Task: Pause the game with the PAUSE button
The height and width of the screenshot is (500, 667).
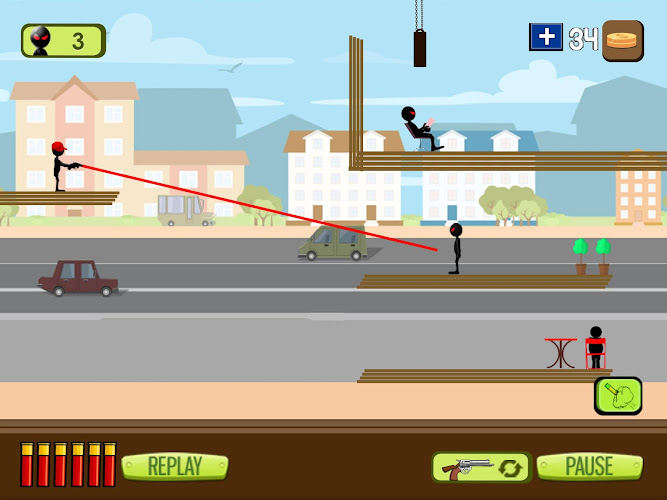Action: [589, 466]
